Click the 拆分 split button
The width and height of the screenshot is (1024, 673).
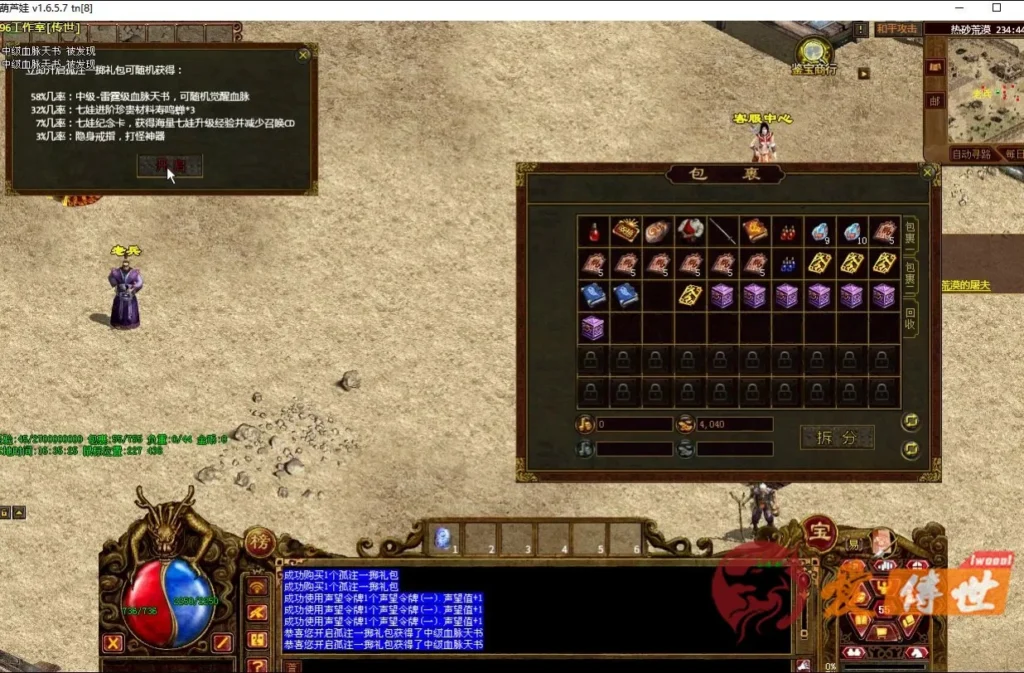click(x=837, y=437)
